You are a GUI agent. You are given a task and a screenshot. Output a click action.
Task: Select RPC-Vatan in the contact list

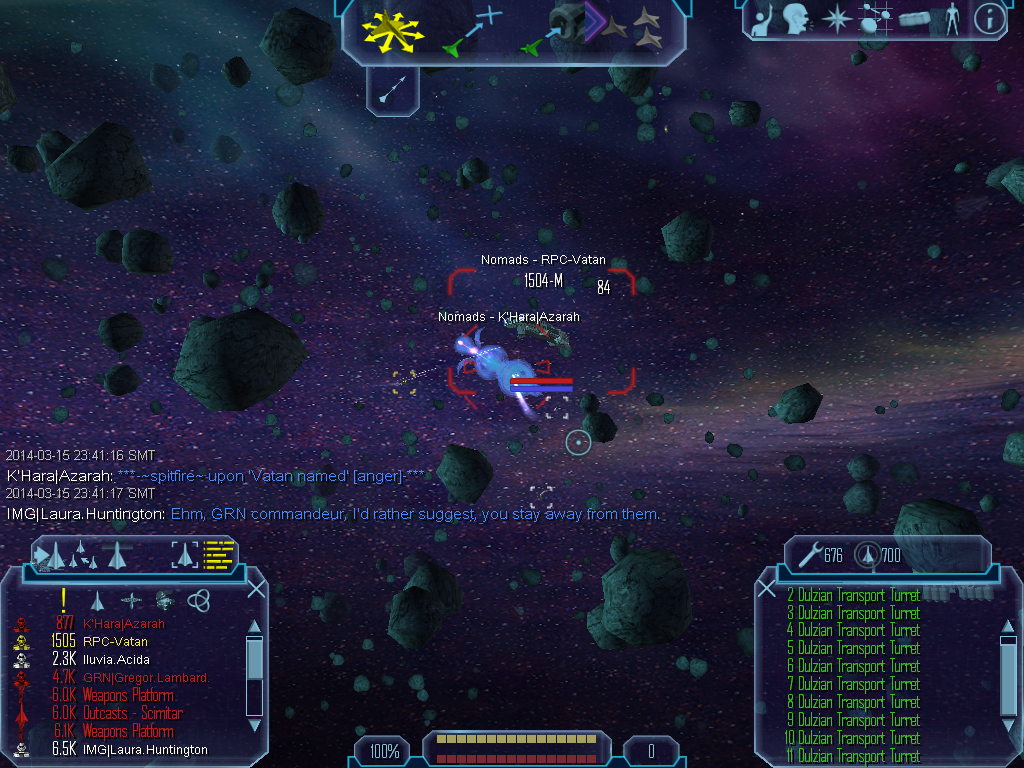pos(115,641)
